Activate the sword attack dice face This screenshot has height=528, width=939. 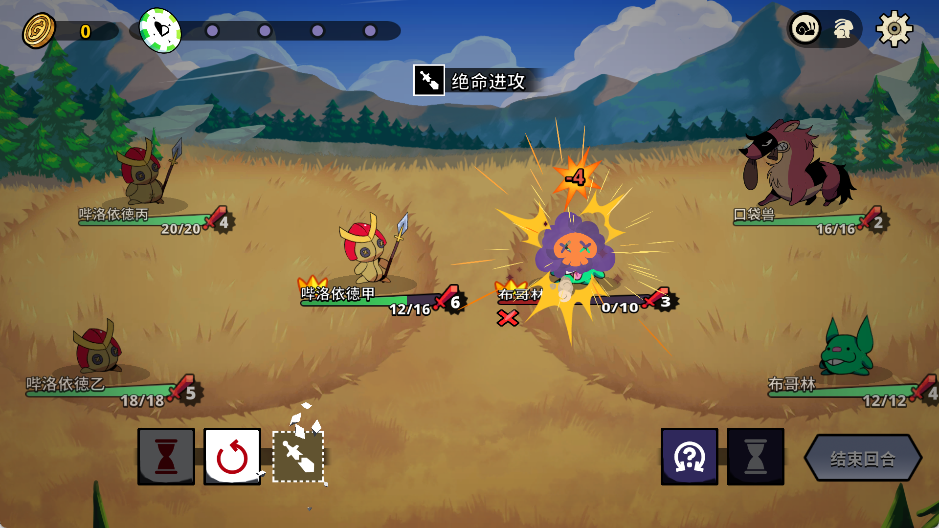pos(299,457)
